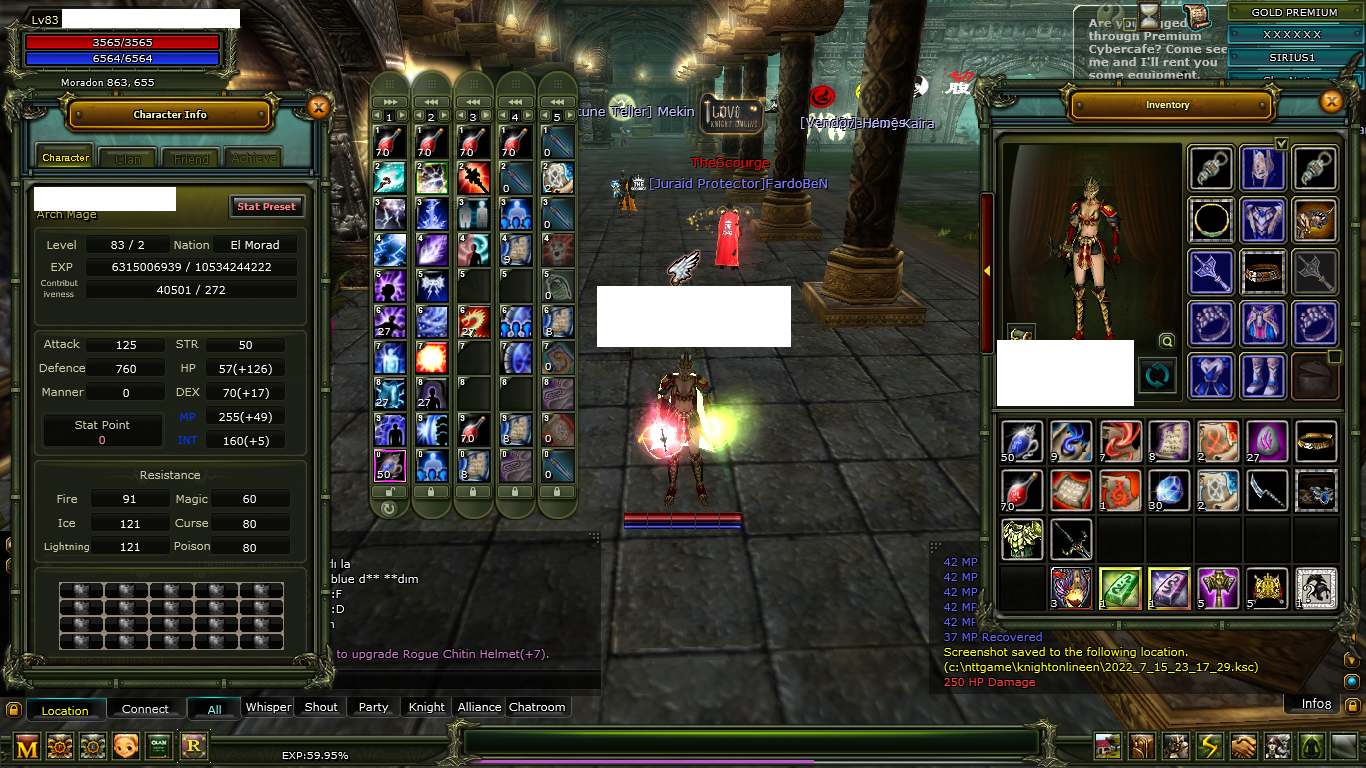The image size is (1366, 768).
Task: Open the Whisper chat tab
Action: [x=267, y=707]
